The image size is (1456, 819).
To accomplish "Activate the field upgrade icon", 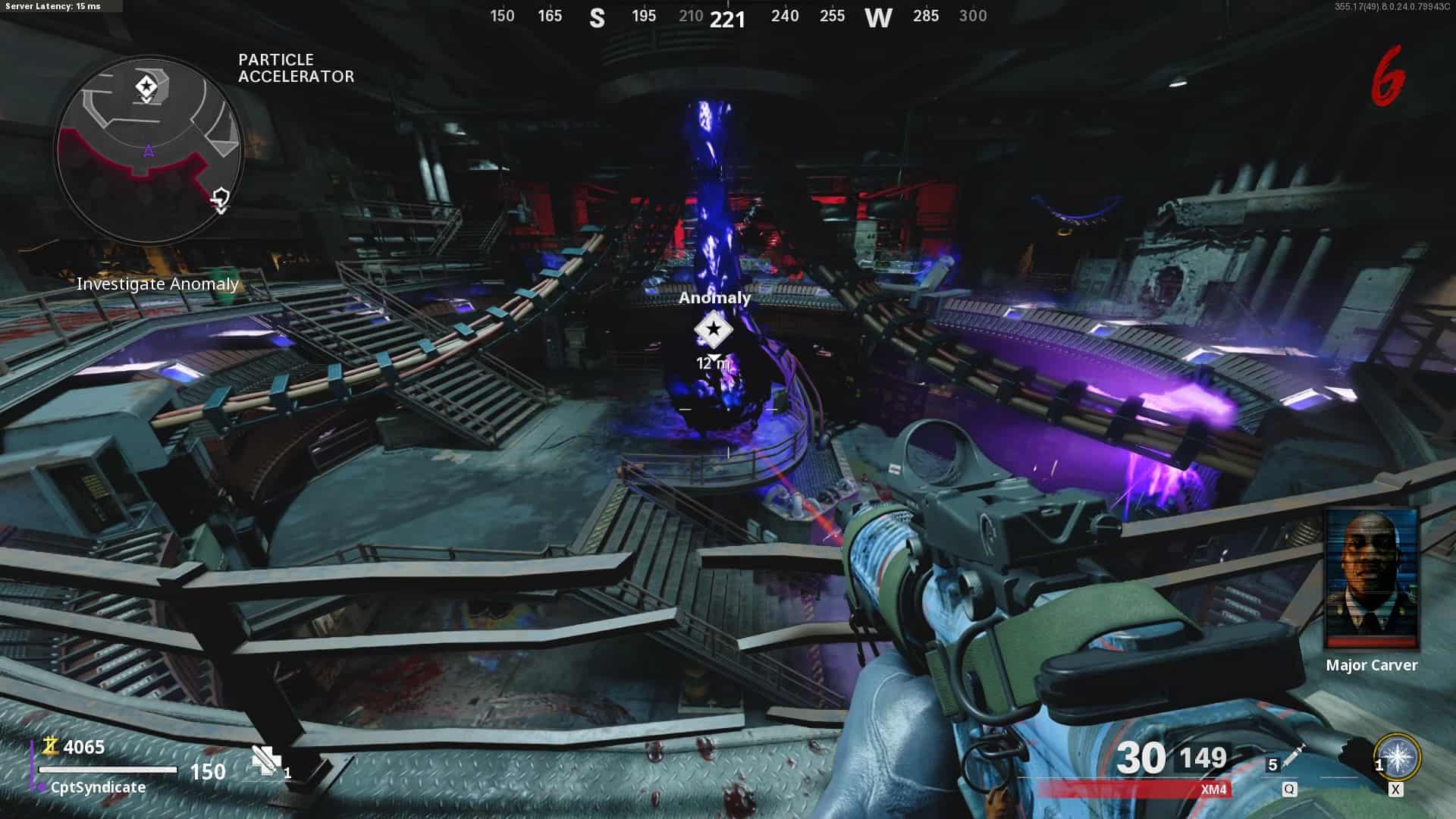I will [1397, 758].
